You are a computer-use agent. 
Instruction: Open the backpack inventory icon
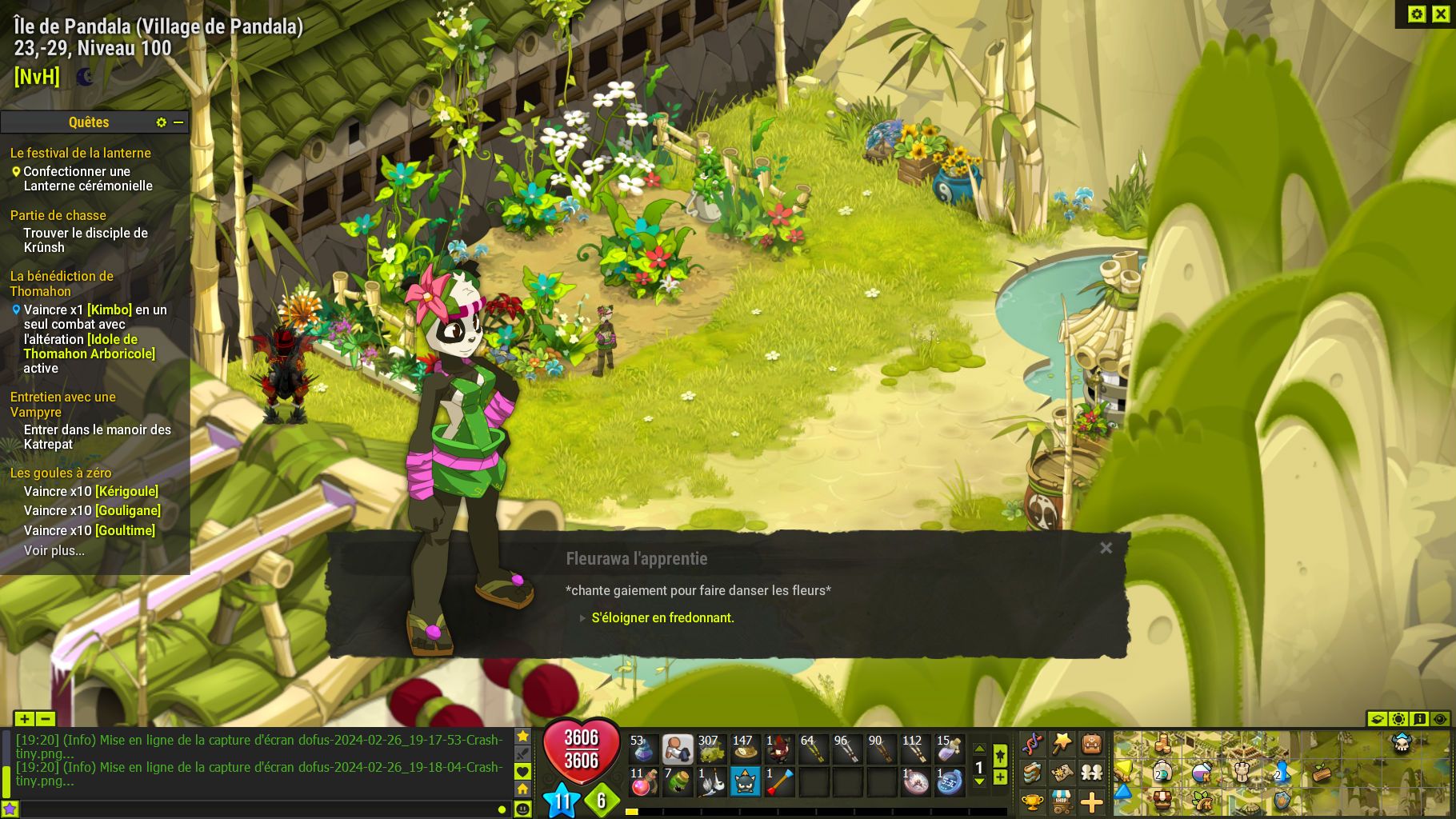click(x=1091, y=744)
